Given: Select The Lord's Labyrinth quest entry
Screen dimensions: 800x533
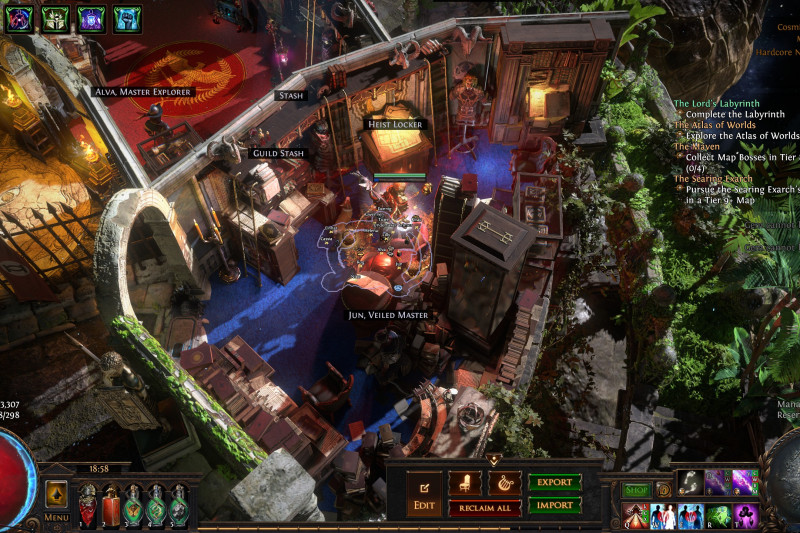Looking at the screenshot, I should (x=716, y=103).
